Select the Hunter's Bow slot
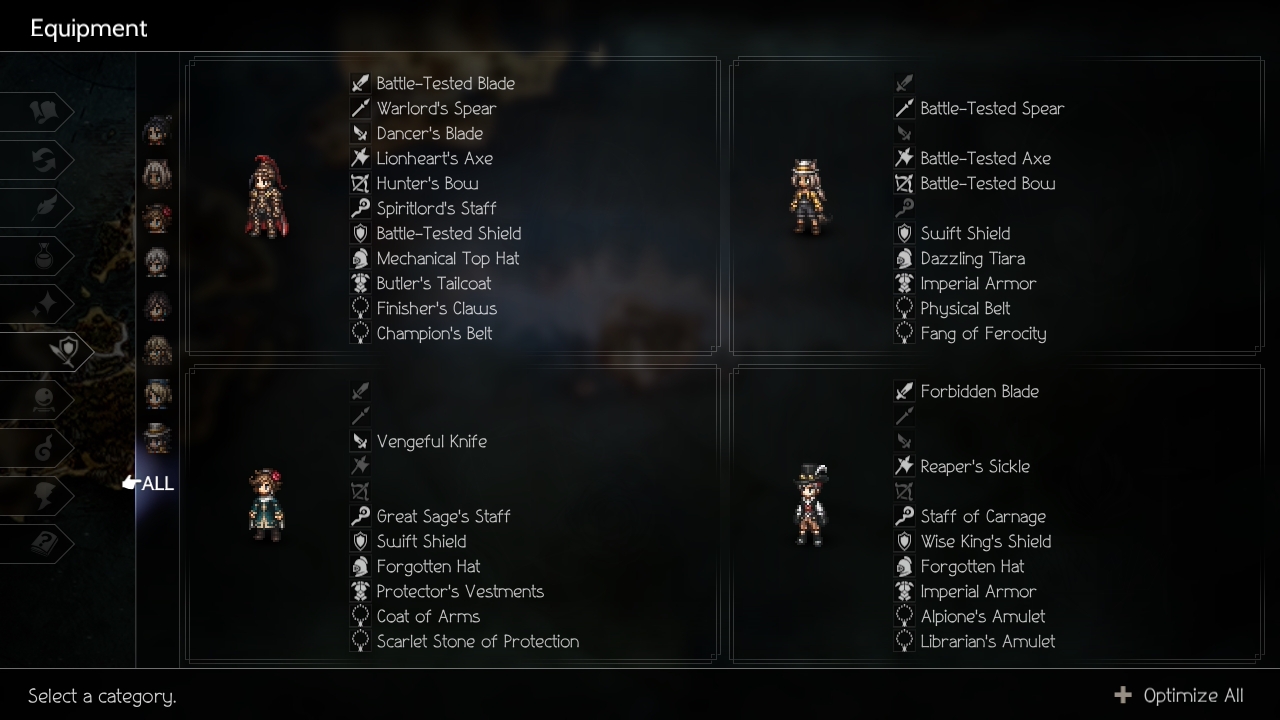Image resolution: width=1280 pixels, height=720 pixels. pos(427,184)
